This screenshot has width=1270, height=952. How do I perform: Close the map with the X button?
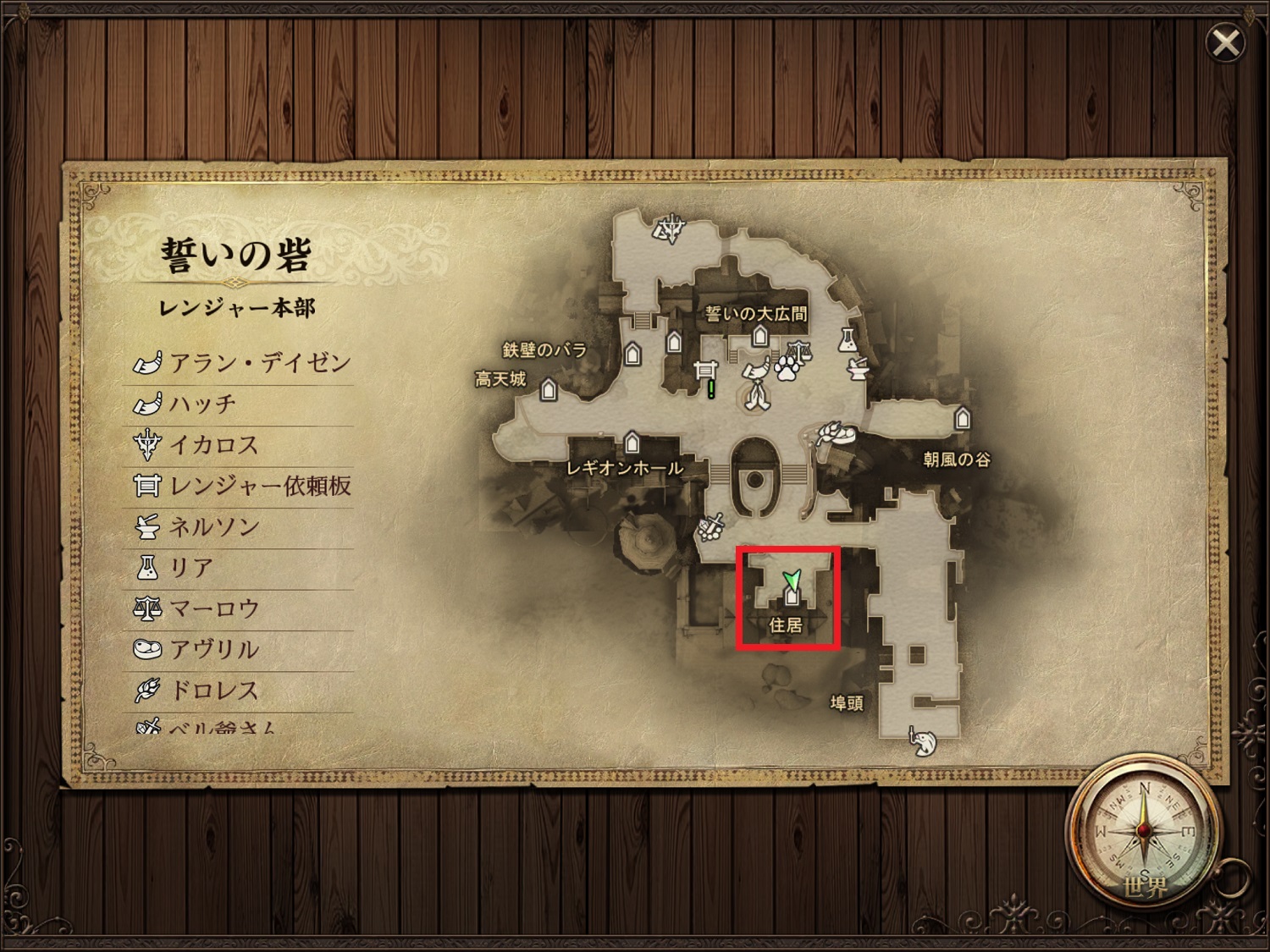[1225, 43]
